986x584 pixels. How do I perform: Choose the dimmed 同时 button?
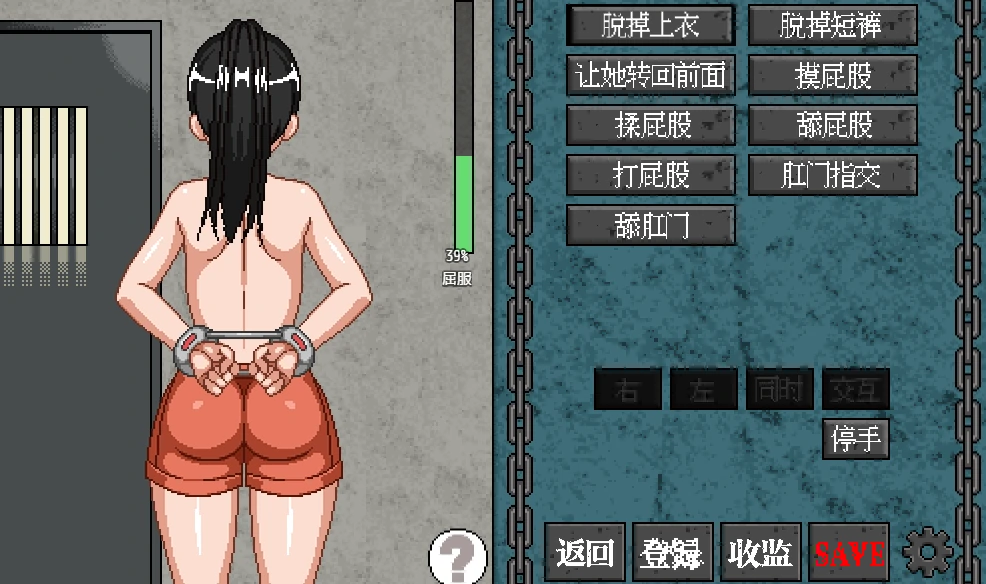[779, 389]
